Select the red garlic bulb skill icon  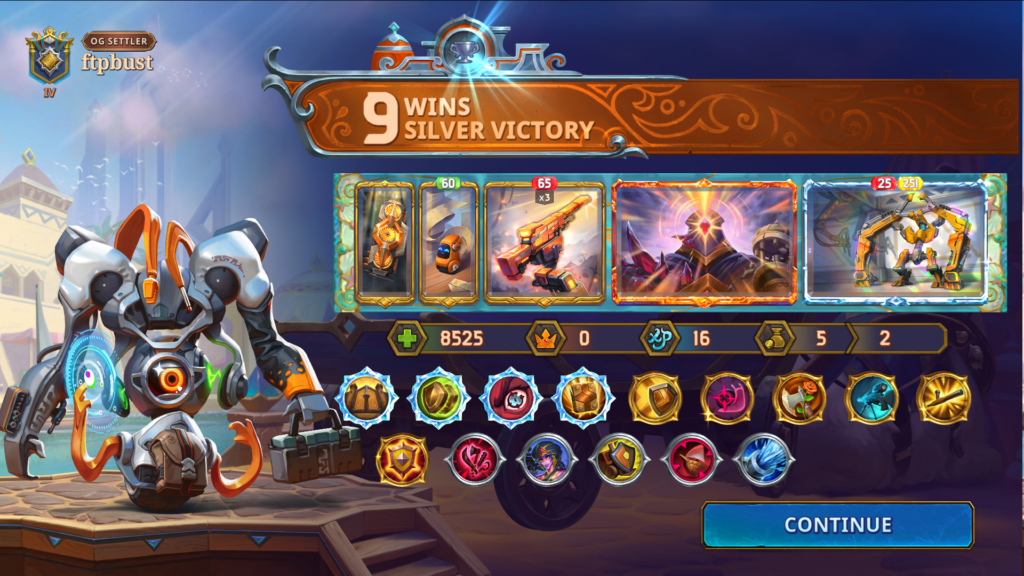[x=690, y=461]
